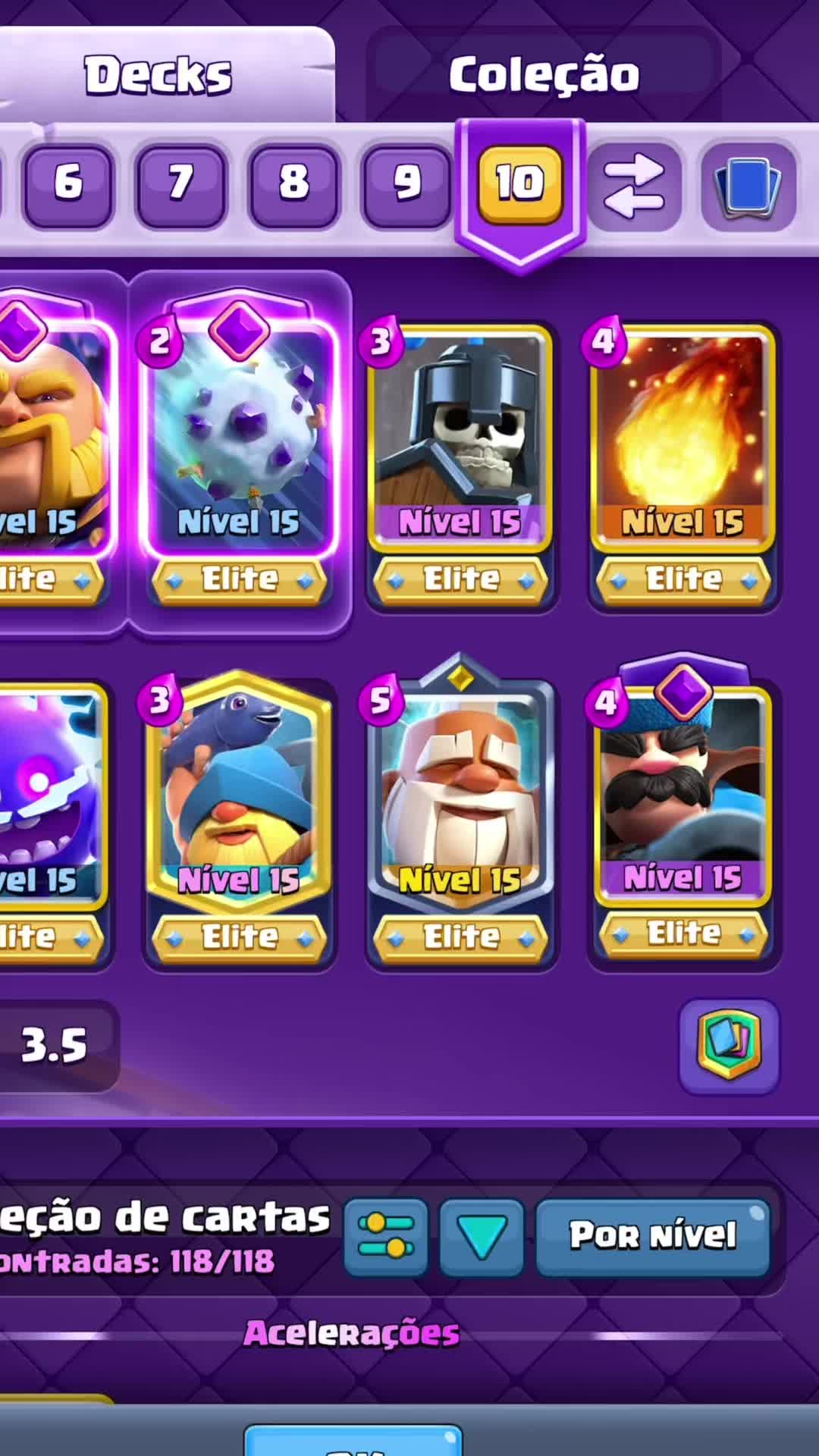Viewport: 819px width, 1456px height.
Task: Select the Fireball spell card
Action: (682, 440)
